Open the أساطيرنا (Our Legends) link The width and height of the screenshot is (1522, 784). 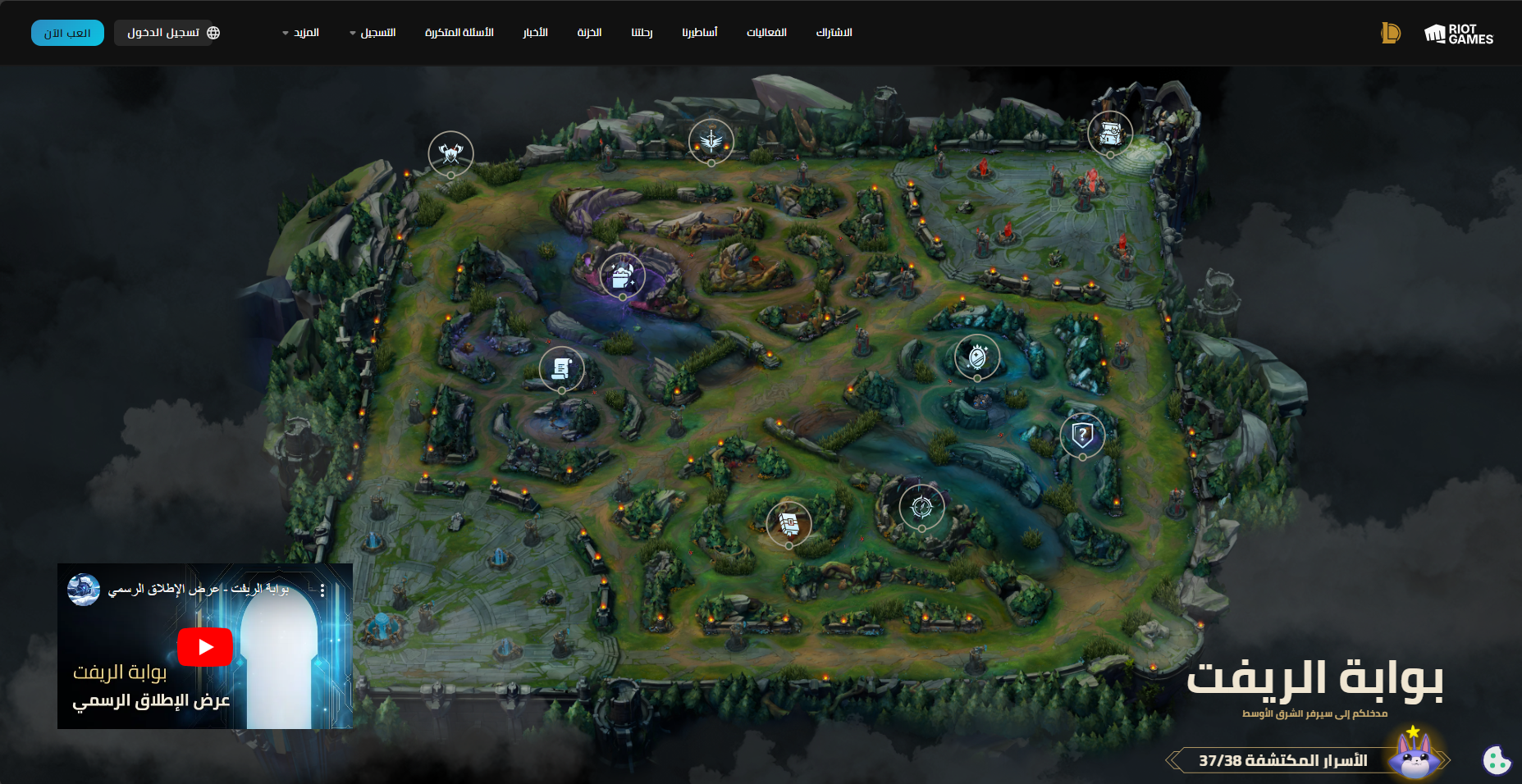pos(699,33)
